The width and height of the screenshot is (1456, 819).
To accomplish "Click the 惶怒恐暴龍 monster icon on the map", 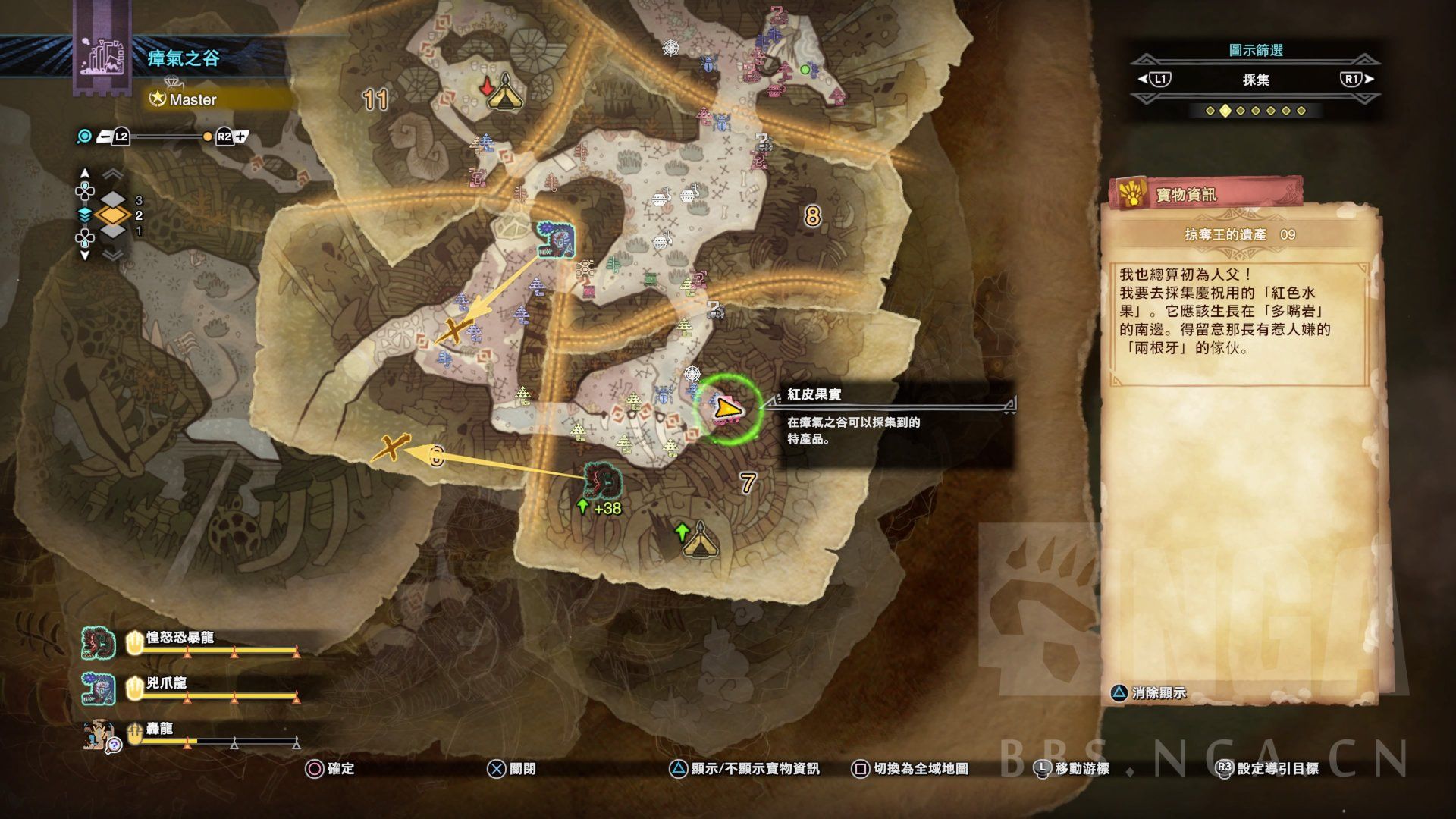I will (603, 481).
